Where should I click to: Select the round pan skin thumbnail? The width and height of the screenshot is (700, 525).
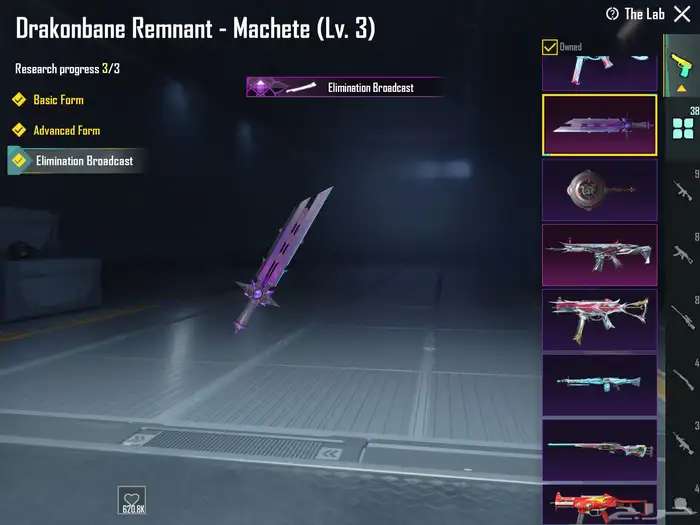coord(599,190)
